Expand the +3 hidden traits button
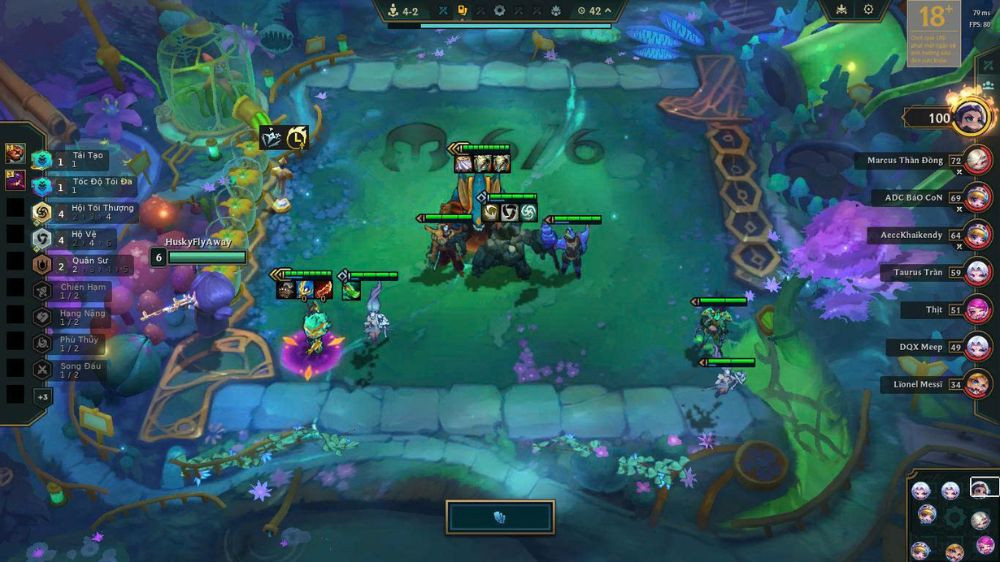This screenshot has height=562, width=1000. point(42,396)
